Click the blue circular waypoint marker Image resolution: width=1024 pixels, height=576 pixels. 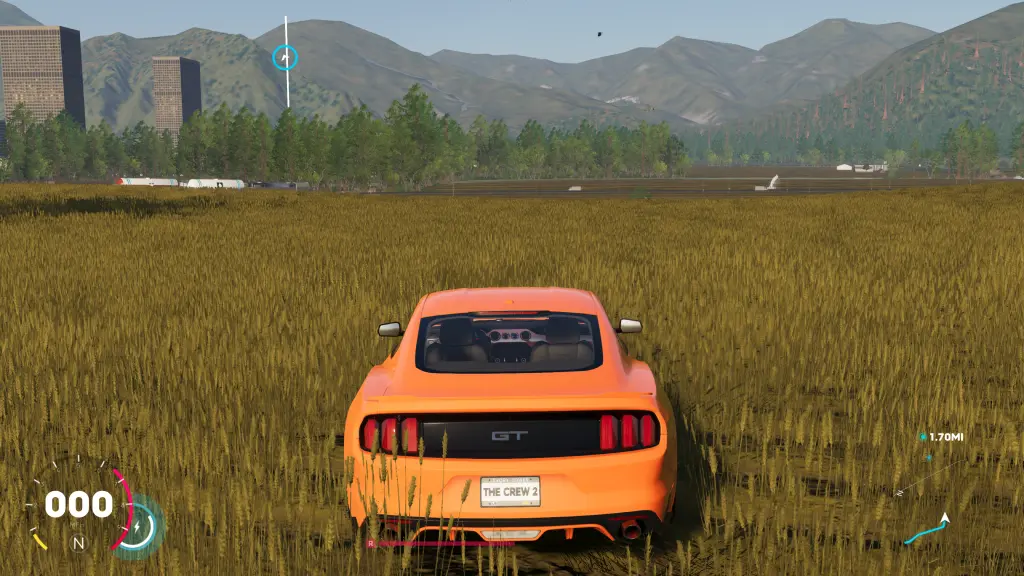[x=285, y=58]
